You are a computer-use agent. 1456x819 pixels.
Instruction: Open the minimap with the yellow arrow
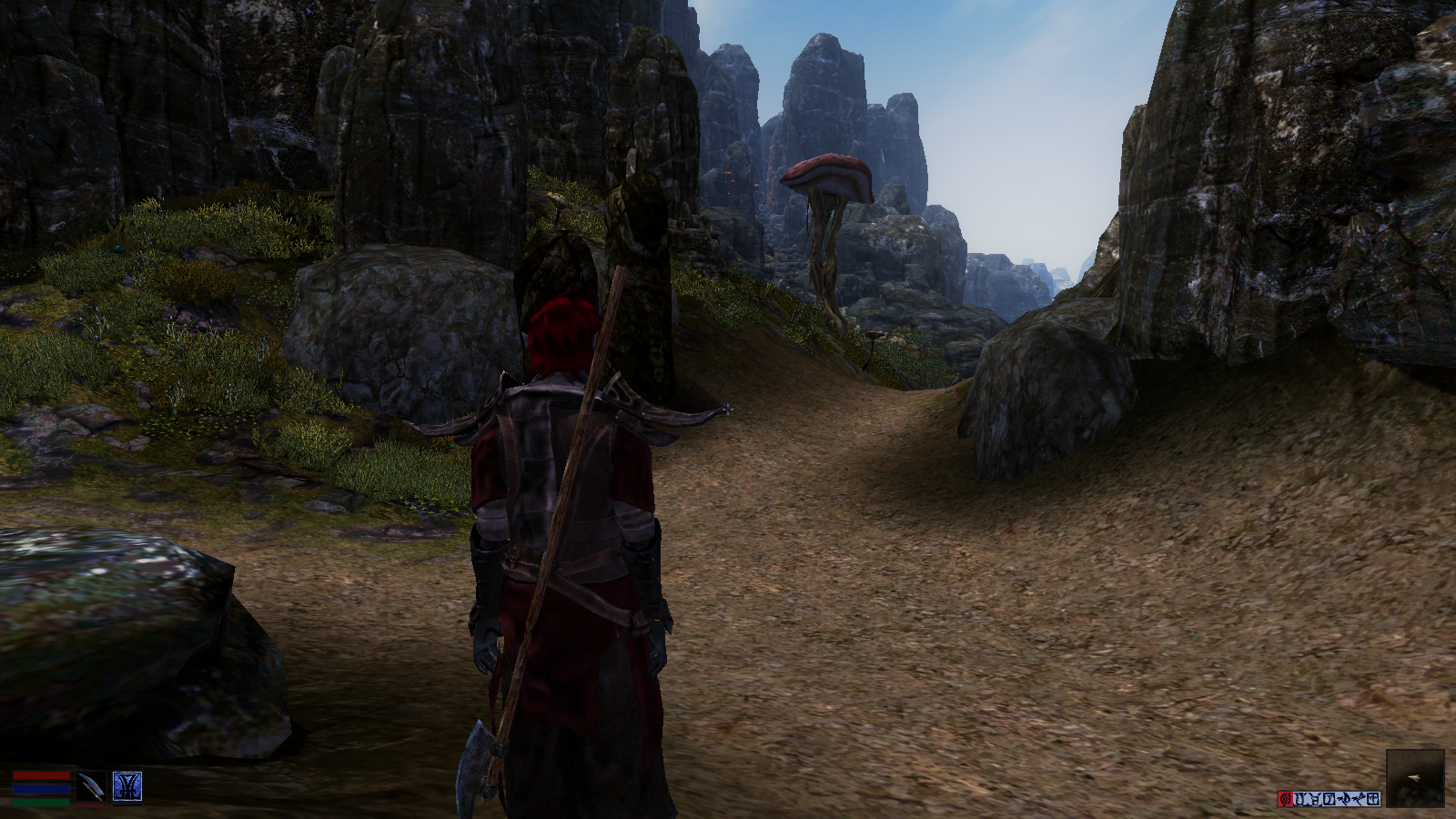point(1415,778)
